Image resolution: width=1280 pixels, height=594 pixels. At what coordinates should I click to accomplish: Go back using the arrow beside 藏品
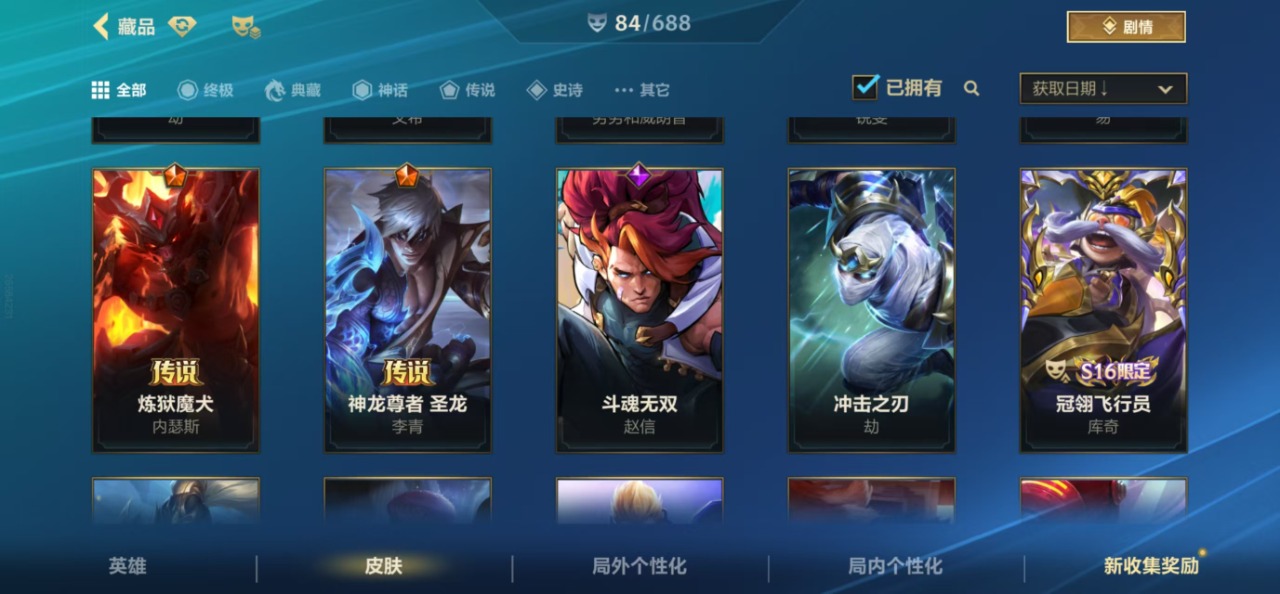click(101, 27)
